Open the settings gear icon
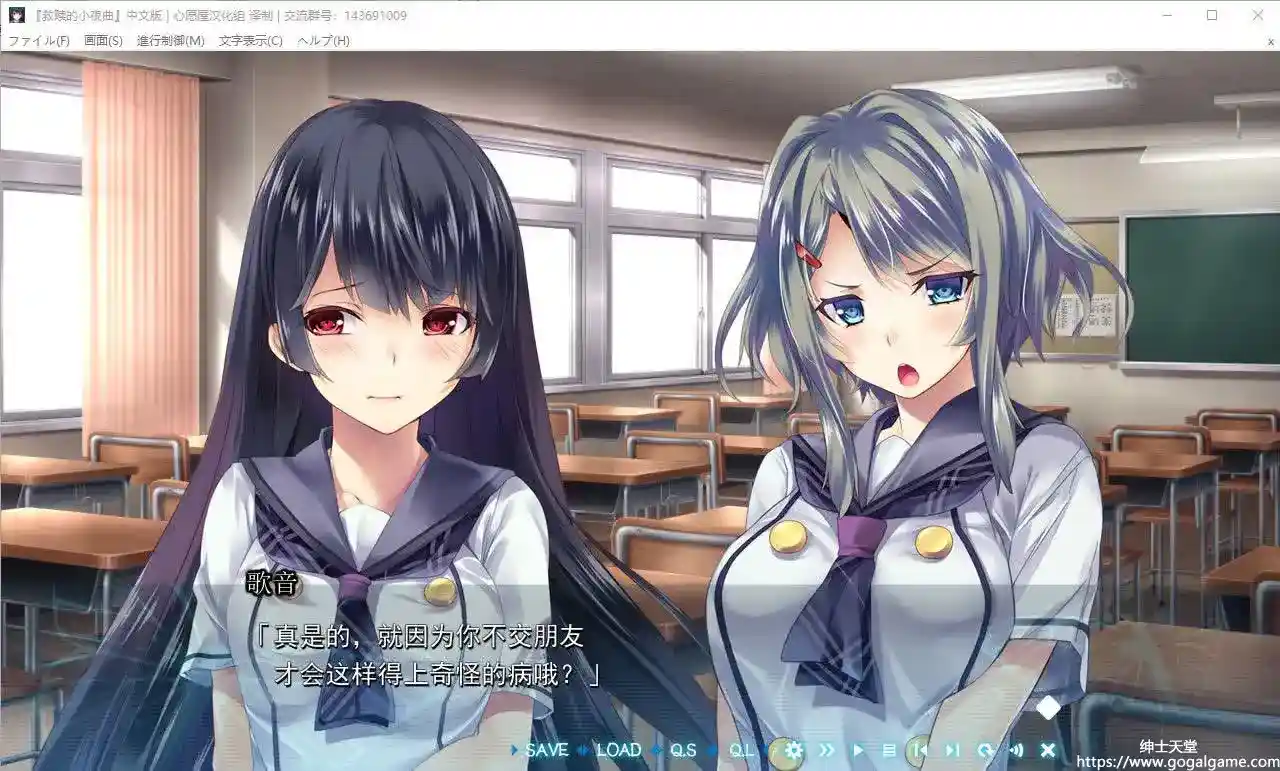The width and height of the screenshot is (1280, 771). tap(794, 749)
